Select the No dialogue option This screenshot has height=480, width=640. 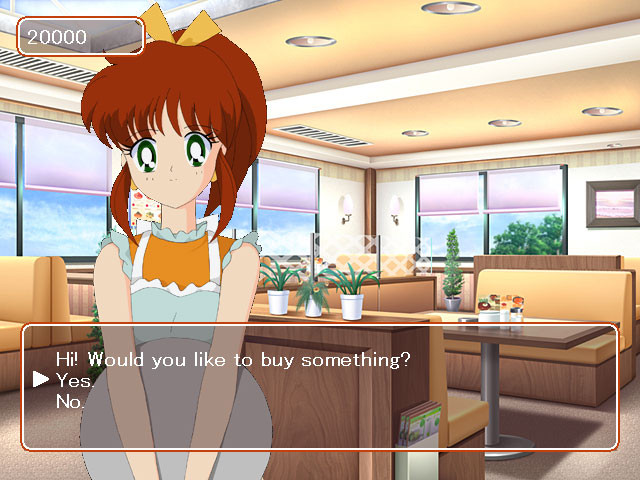pyautogui.click(x=70, y=402)
